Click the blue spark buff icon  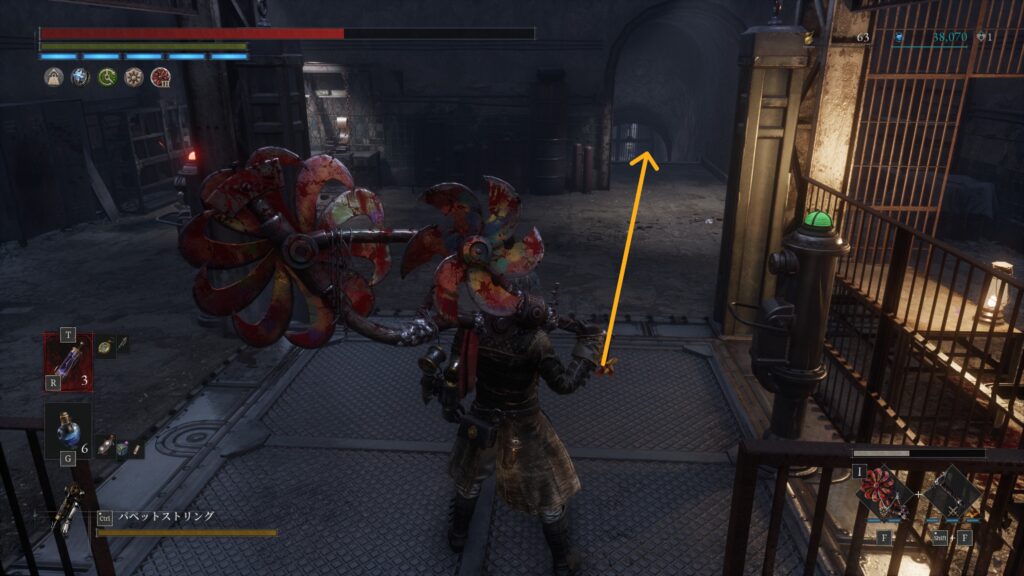(x=80, y=77)
